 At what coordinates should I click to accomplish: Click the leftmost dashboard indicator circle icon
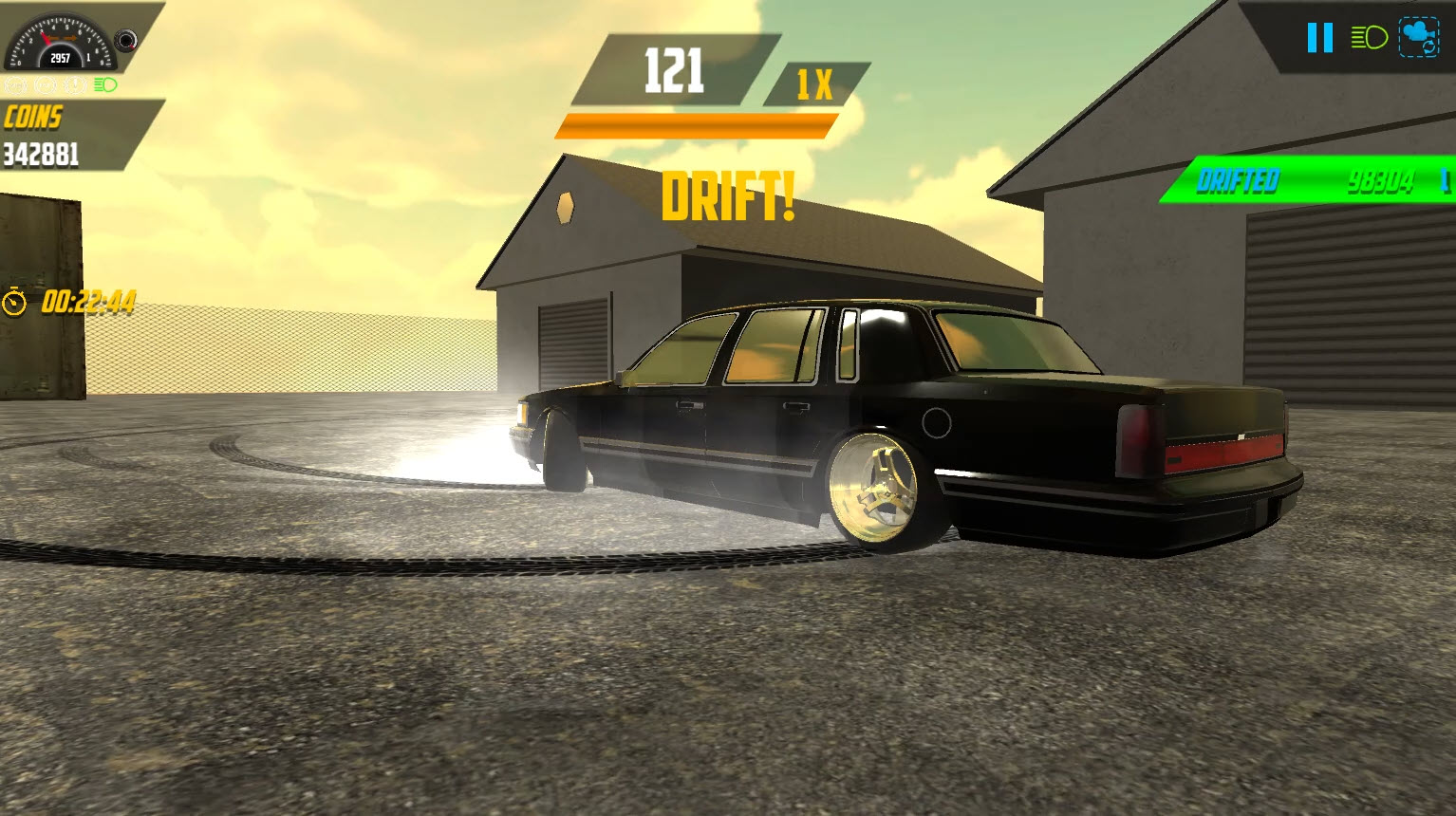pyautogui.click(x=14, y=84)
